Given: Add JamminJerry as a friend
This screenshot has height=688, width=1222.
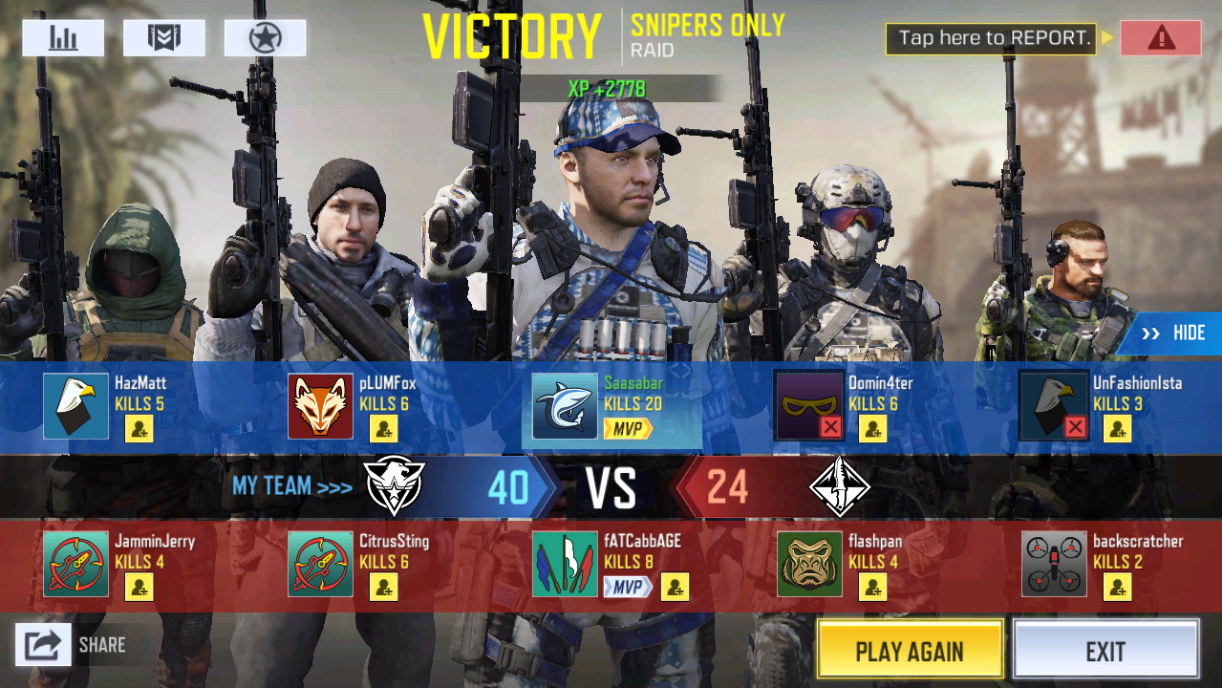Looking at the screenshot, I should tap(139, 587).
